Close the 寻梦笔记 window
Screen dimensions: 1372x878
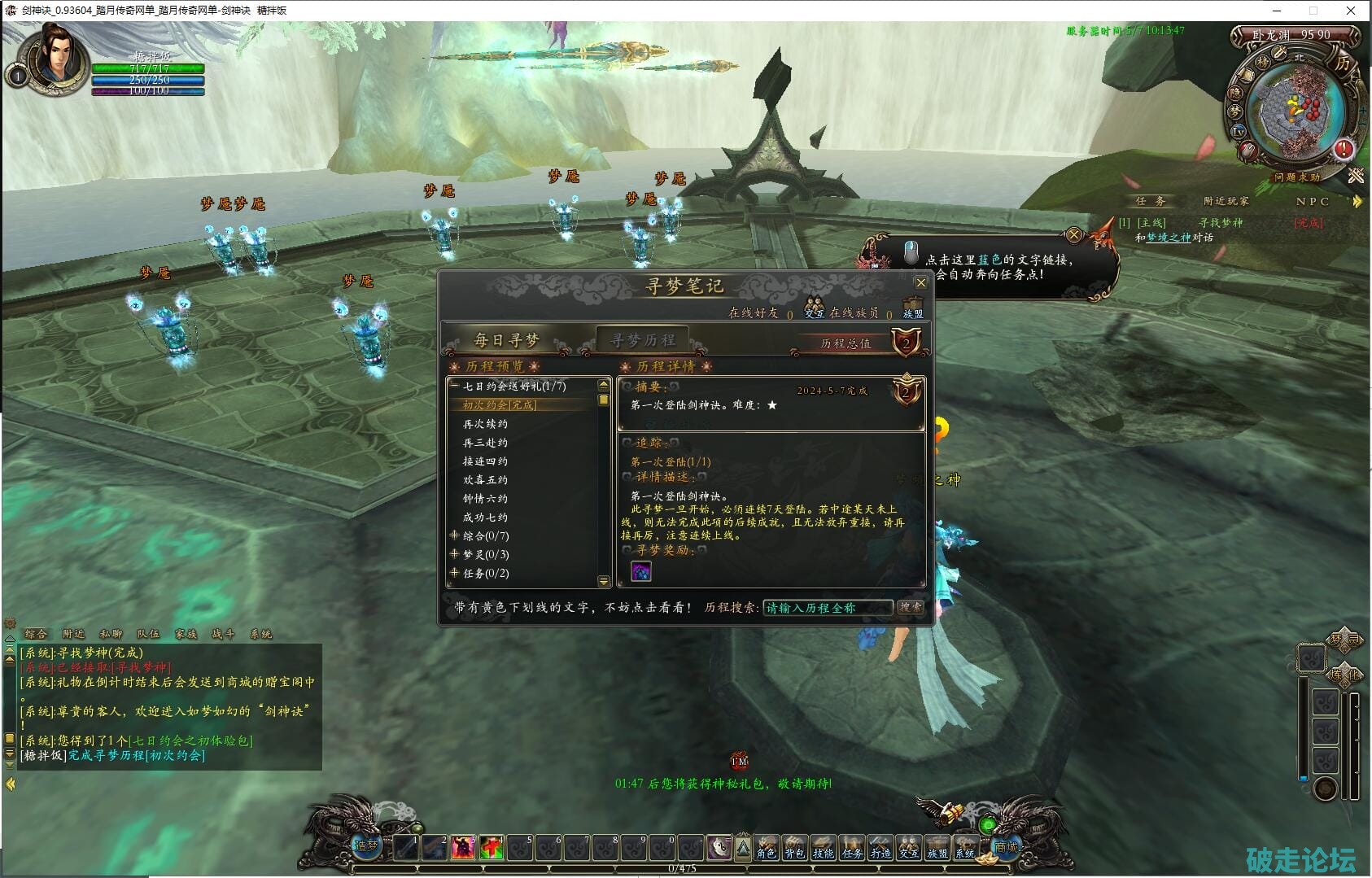pos(920,283)
